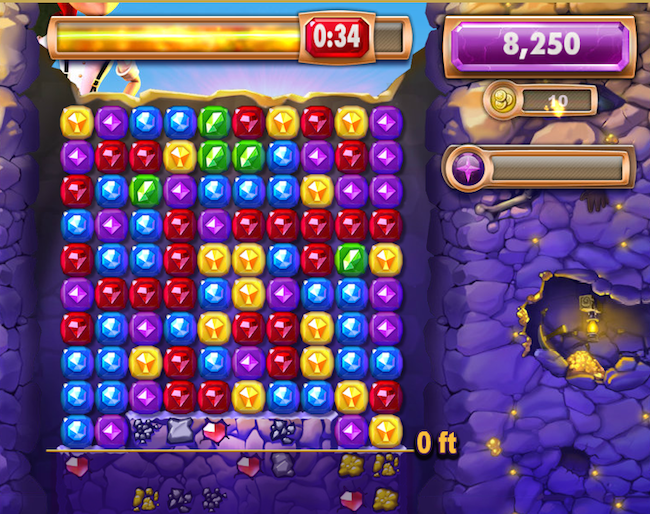
Task: Pick the green gem with blue left, red right
Action: [x=214, y=123]
